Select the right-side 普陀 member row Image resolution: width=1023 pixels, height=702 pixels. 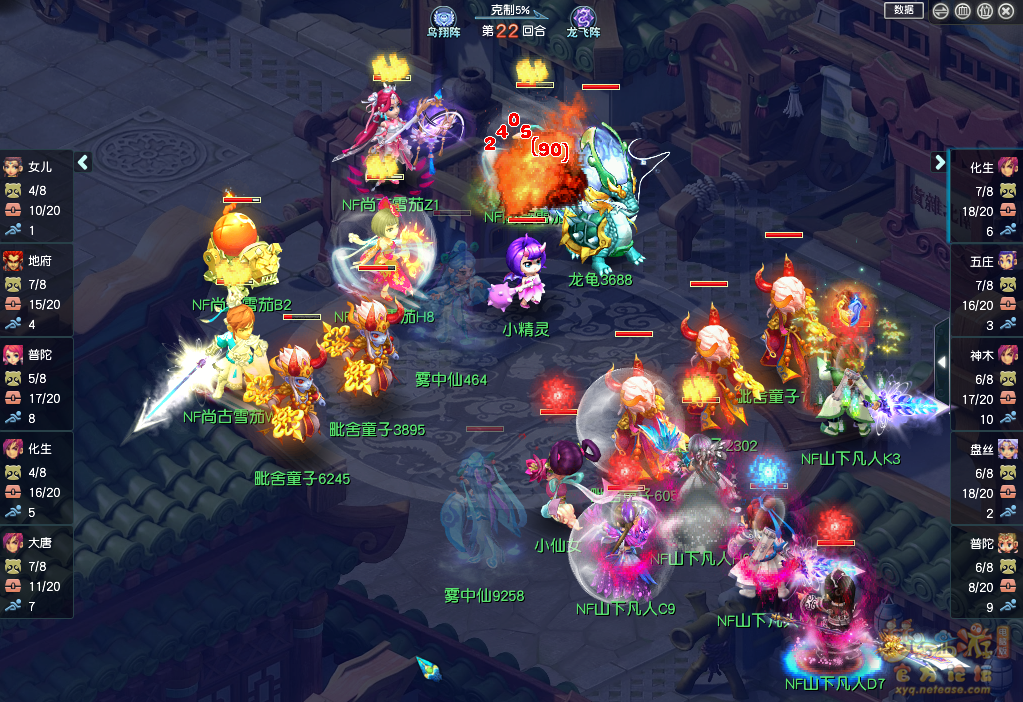(986, 573)
